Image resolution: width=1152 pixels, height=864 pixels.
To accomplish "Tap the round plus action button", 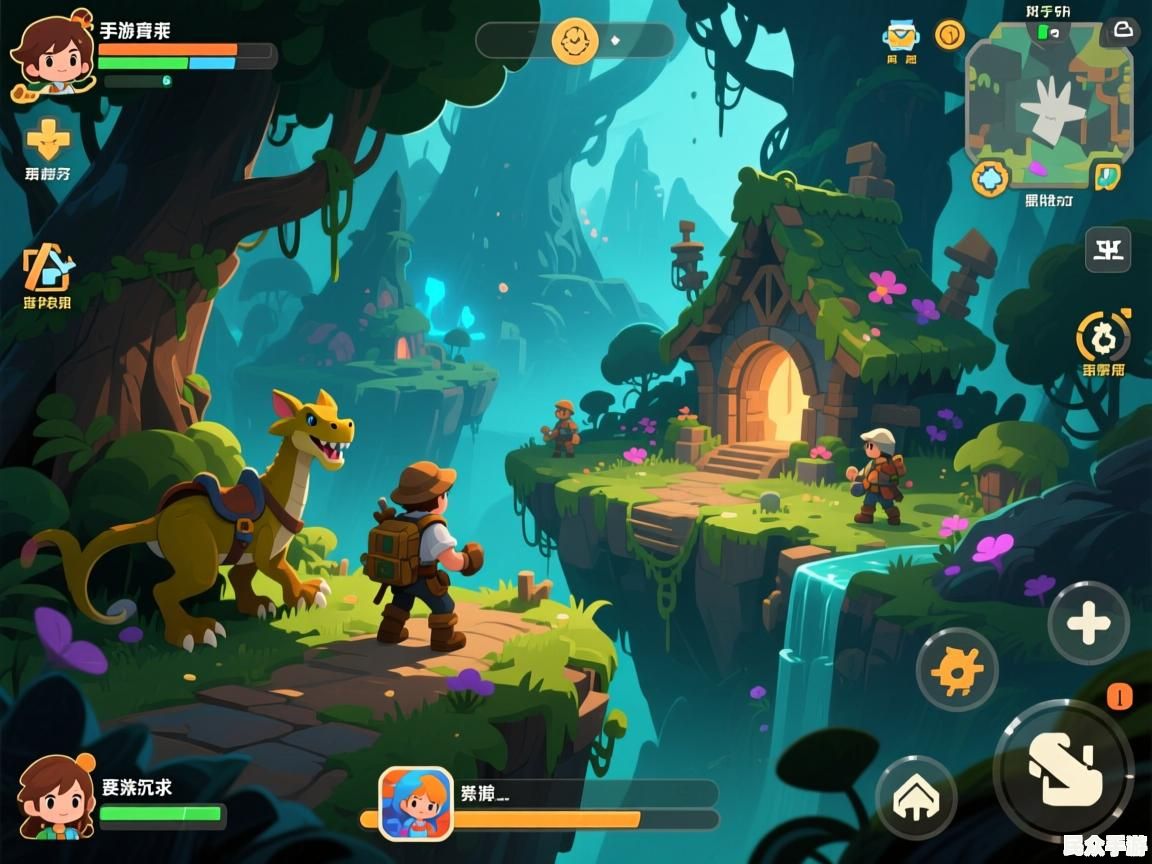I will (1088, 624).
